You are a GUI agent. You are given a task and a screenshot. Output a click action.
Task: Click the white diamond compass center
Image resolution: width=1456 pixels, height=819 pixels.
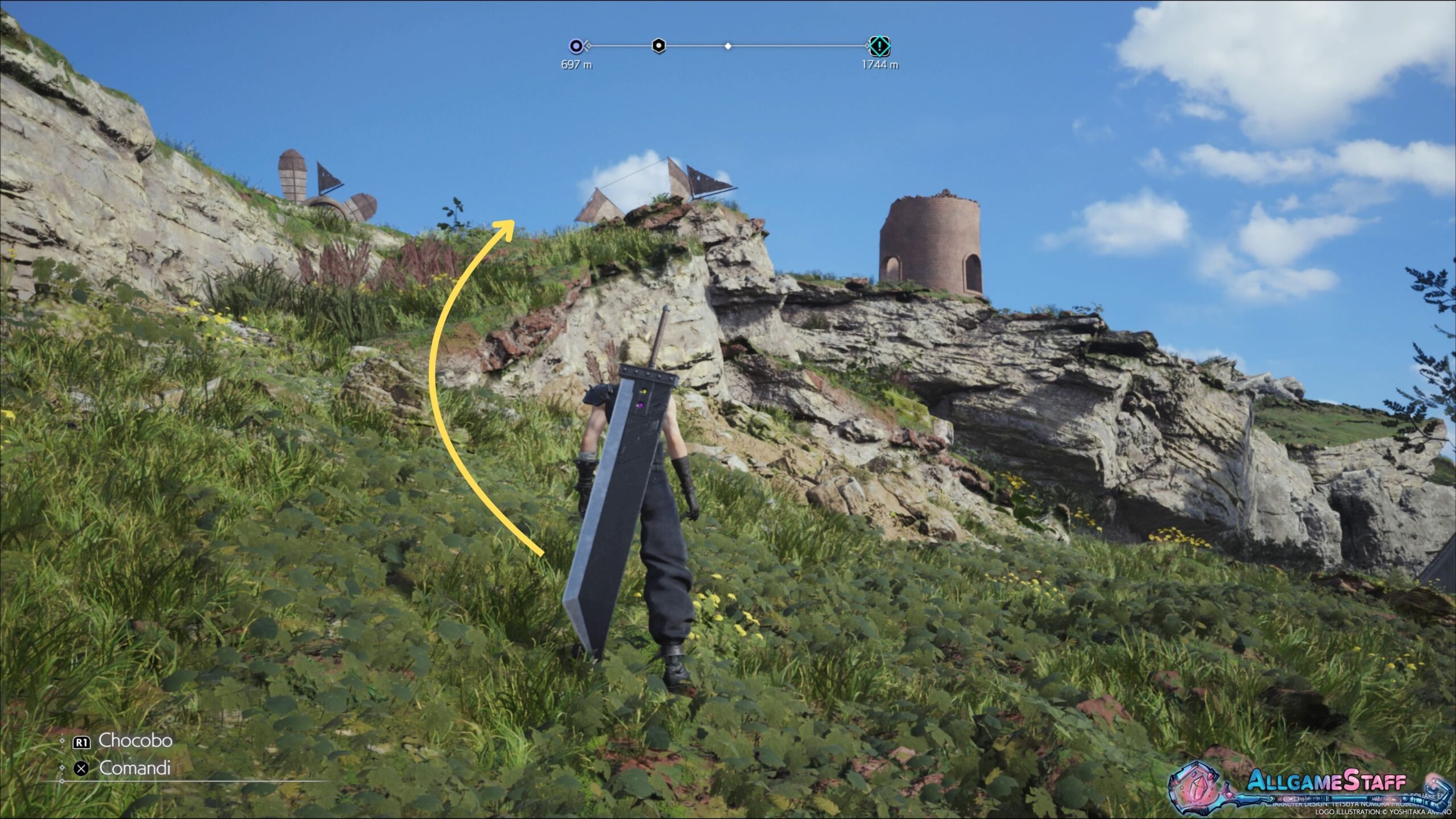tap(728, 46)
